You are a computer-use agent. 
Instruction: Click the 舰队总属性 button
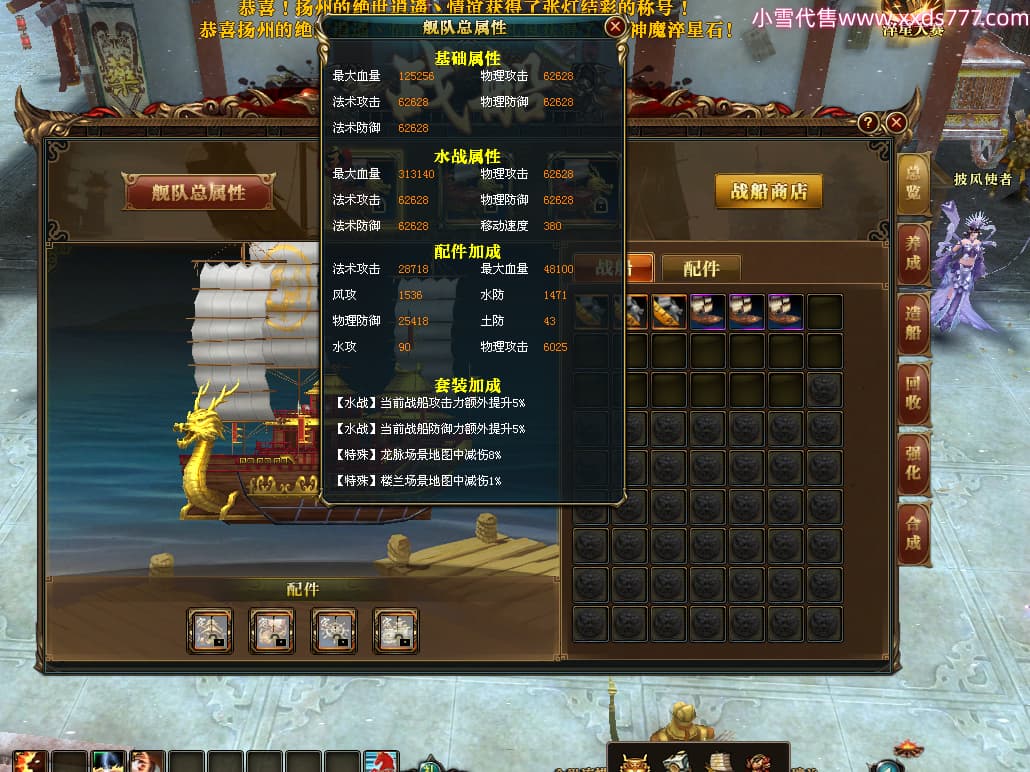coord(198,192)
